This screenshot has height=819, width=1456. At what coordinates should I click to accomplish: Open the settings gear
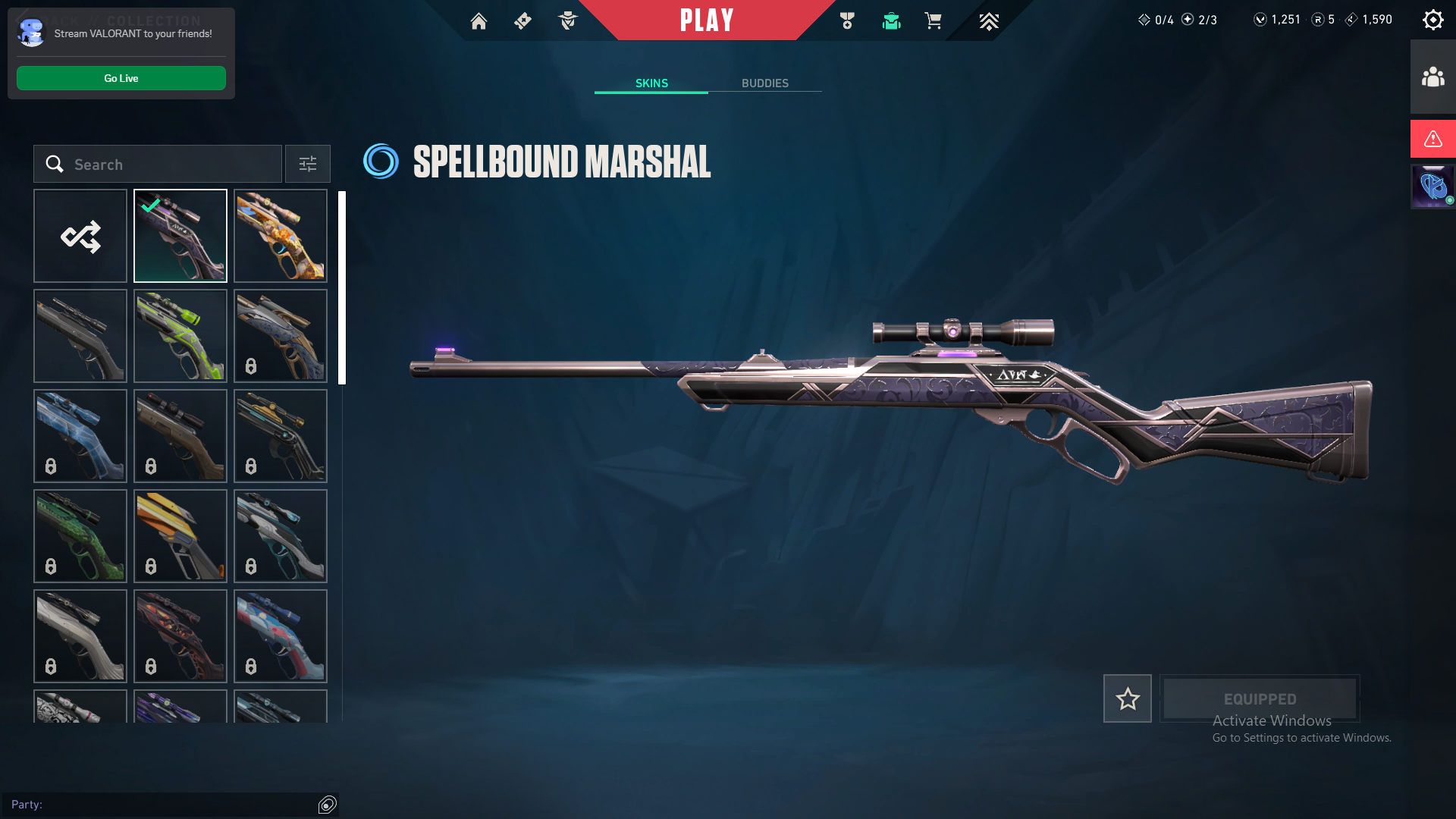[1432, 20]
